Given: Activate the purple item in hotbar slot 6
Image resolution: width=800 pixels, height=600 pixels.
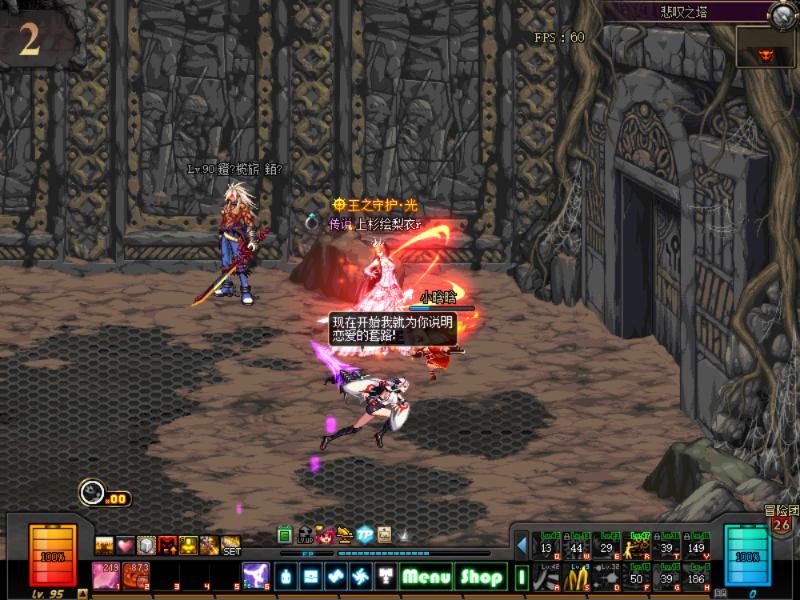Looking at the screenshot, I should point(255,575).
